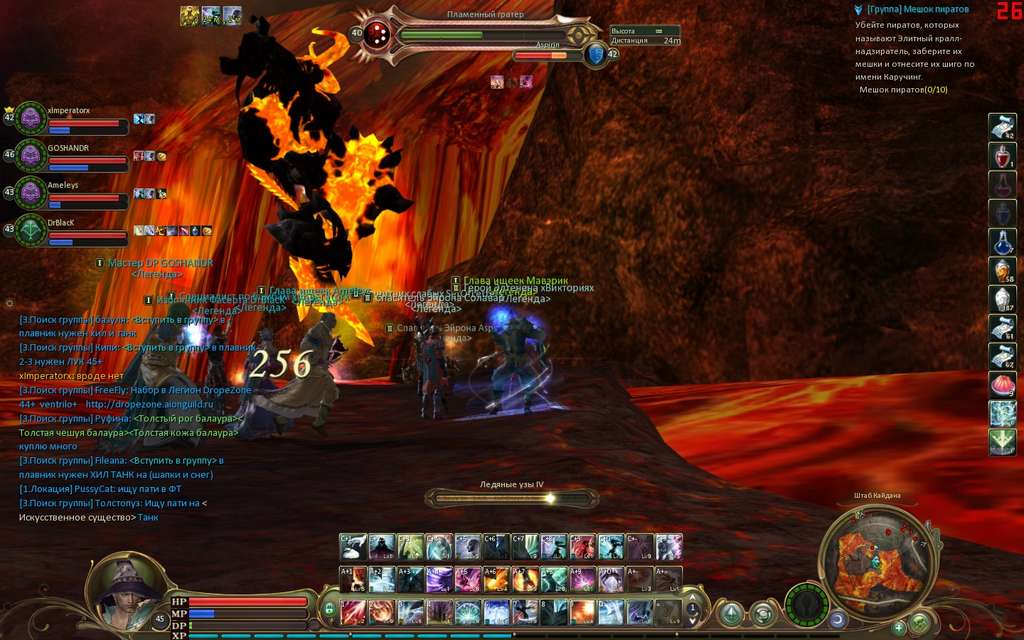Click the small green plus button below the minimap
Viewport: 1024px width, 640px height.
[x=898, y=627]
